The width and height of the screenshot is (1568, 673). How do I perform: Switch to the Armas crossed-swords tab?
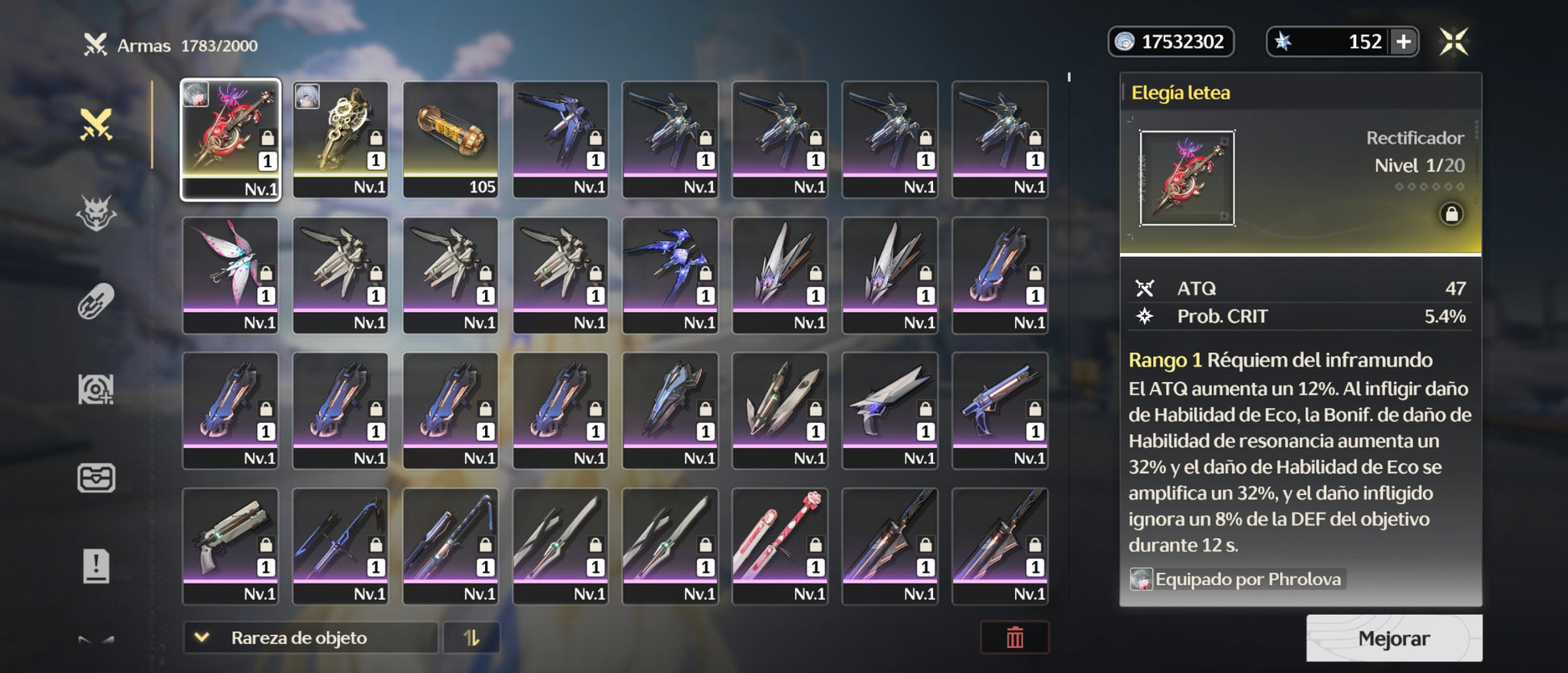coord(96,125)
